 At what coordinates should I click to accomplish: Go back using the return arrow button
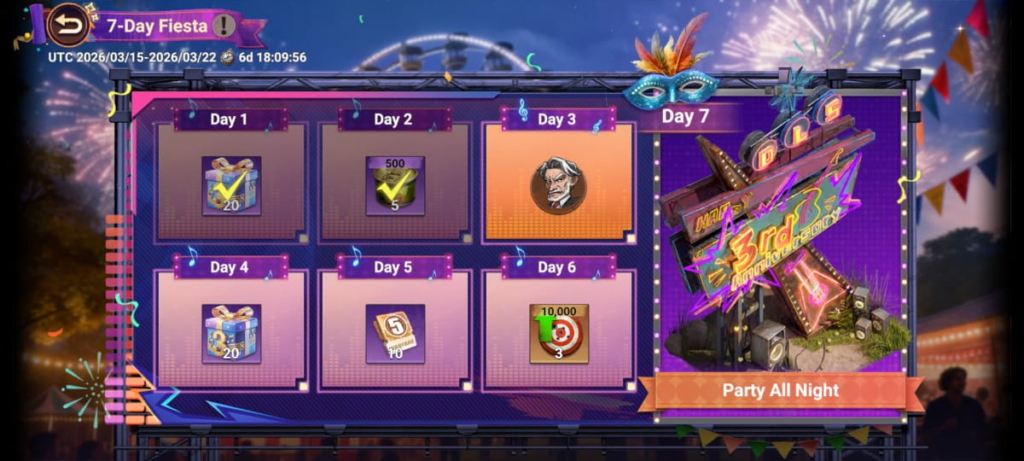tap(68, 25)
